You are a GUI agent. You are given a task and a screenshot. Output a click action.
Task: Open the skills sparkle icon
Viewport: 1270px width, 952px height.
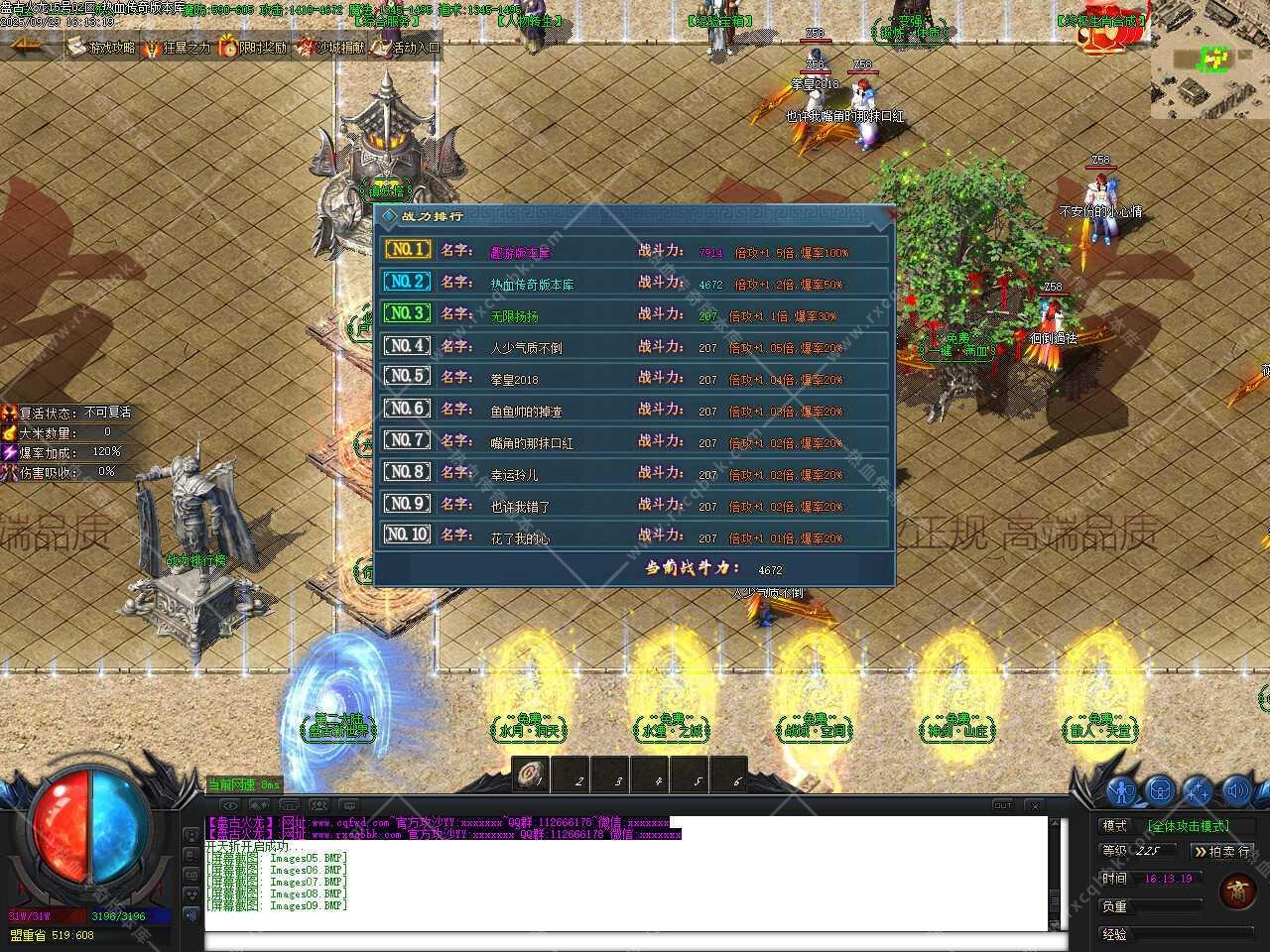click(x=1198, y=790)
